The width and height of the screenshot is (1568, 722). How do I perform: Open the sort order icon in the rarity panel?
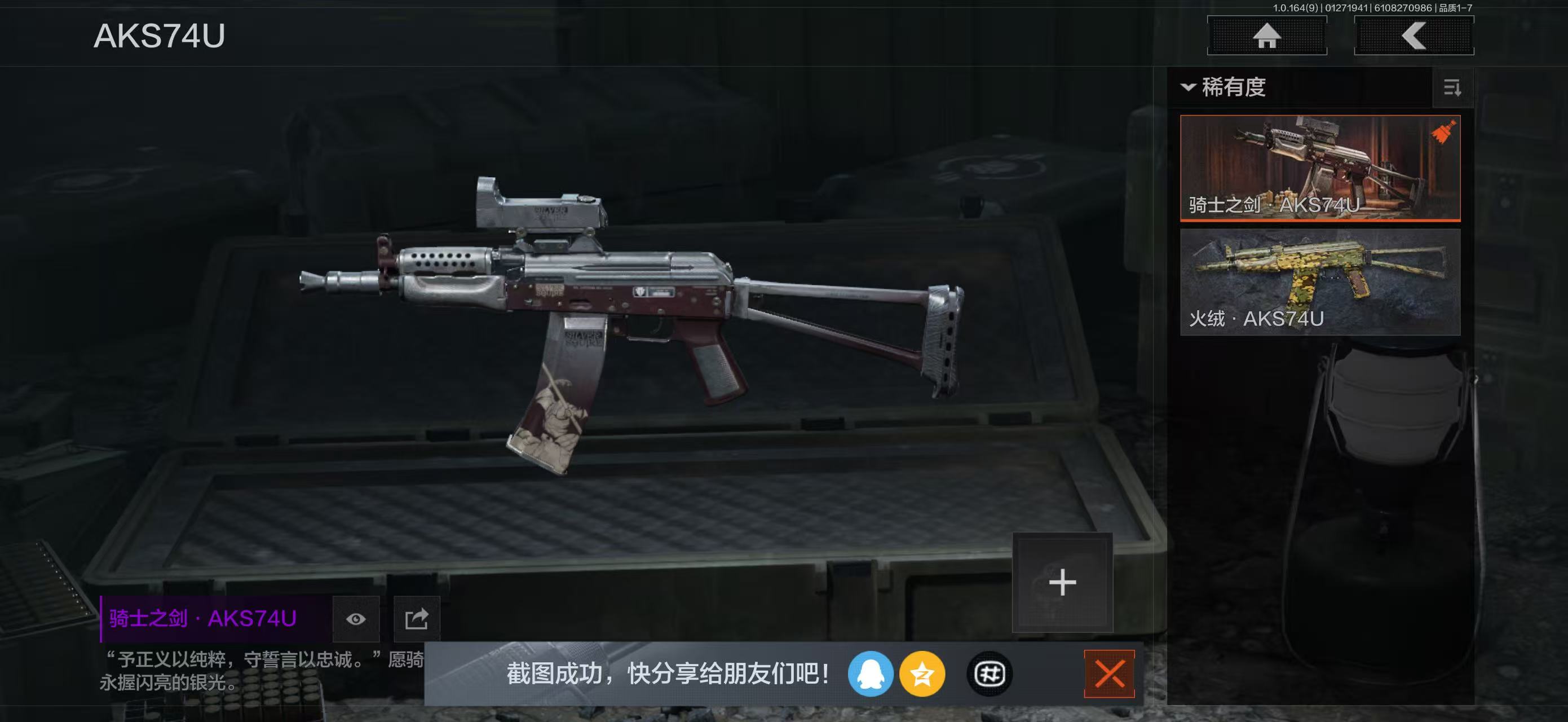coord(1452,89)
